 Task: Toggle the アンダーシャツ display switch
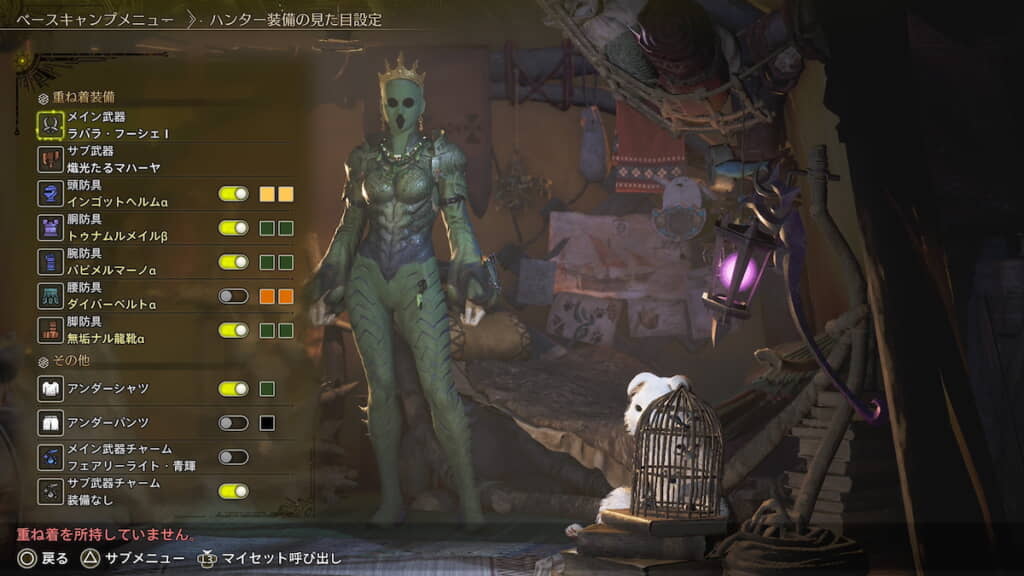[233, 388]
